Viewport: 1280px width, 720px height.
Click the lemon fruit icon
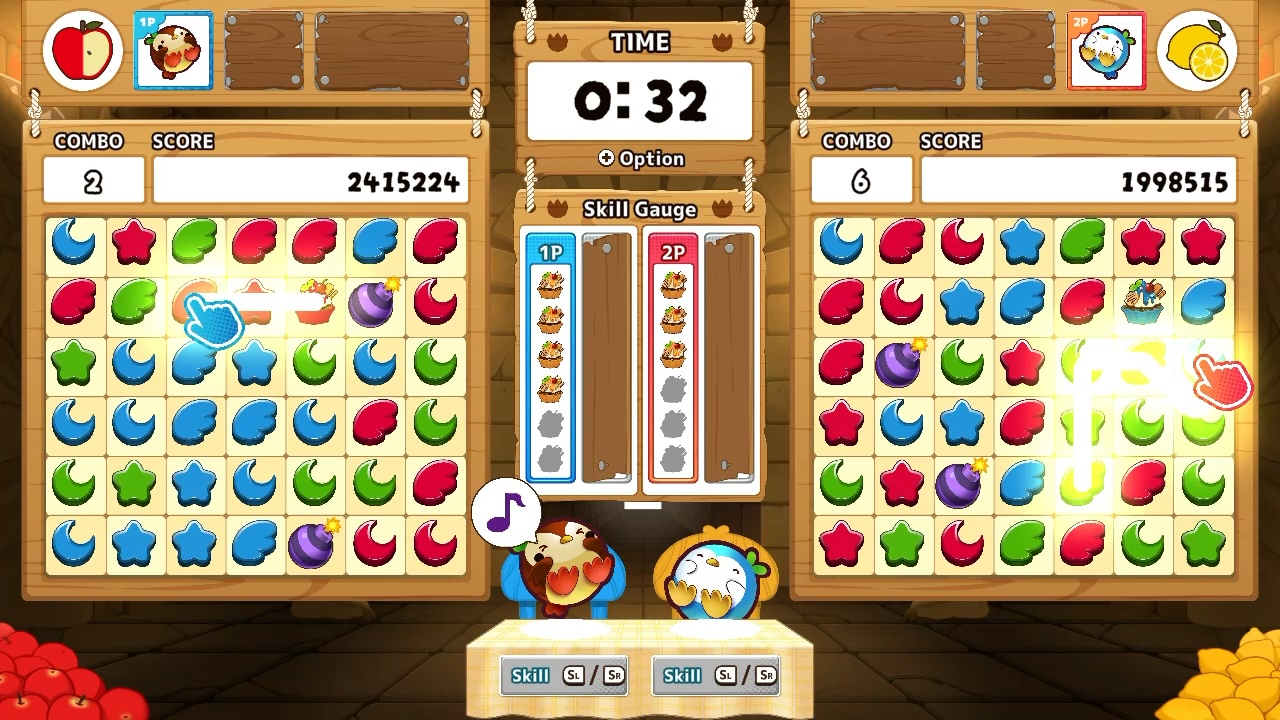pos(1197,50)
